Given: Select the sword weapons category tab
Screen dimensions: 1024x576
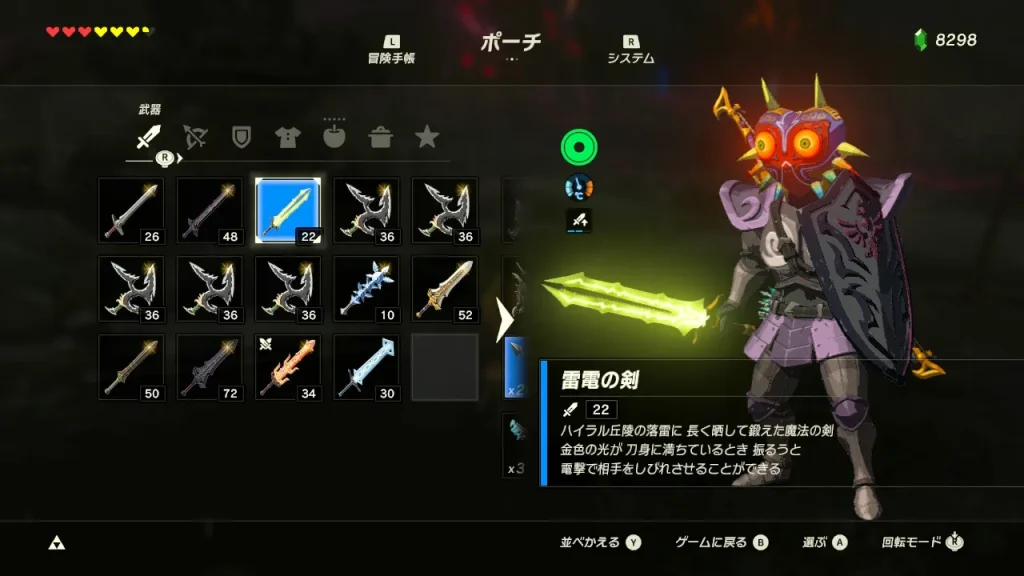Looking at the screenshot, I should tap(149, 137).
